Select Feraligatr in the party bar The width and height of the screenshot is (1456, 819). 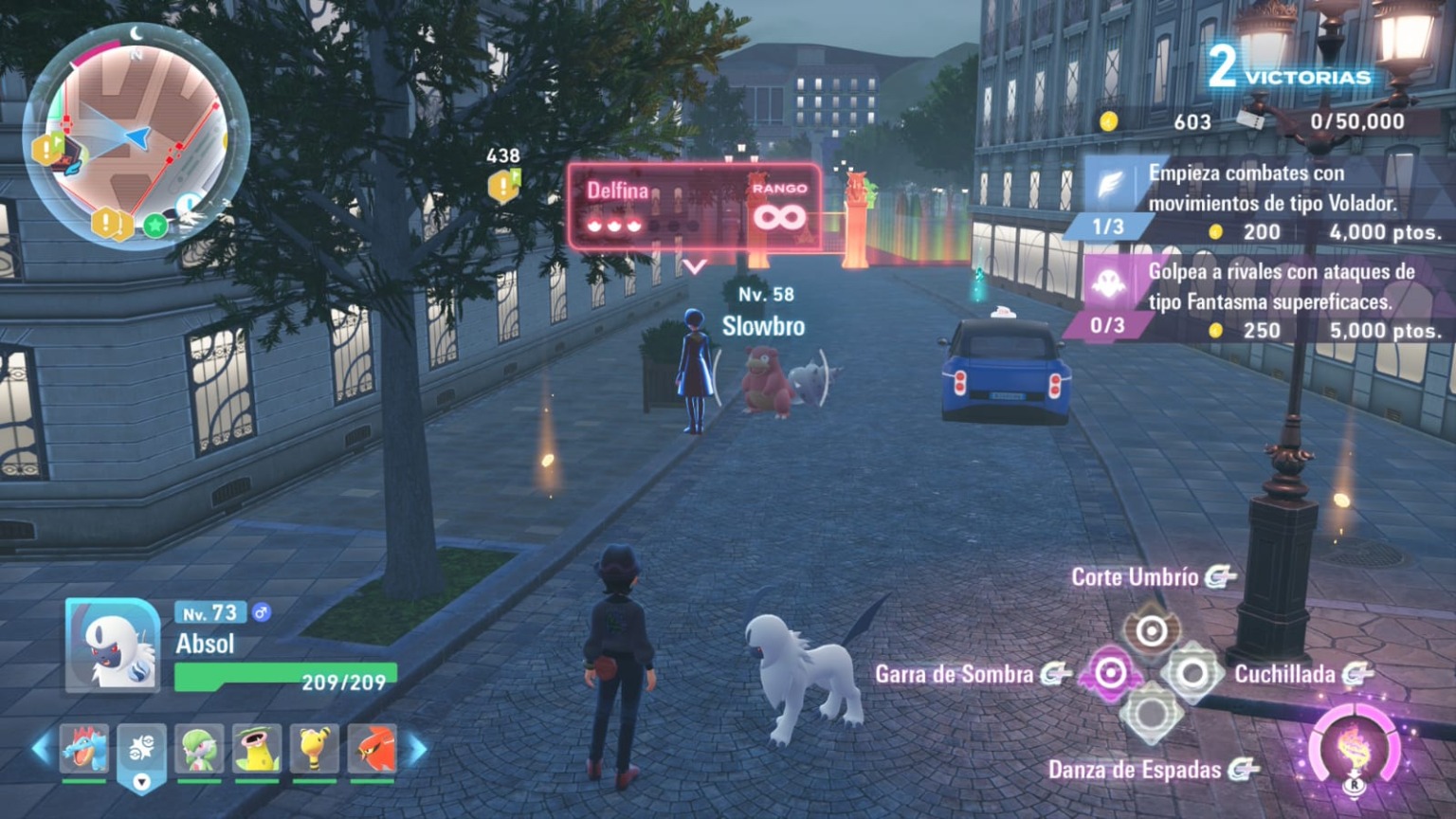(84, 750)
